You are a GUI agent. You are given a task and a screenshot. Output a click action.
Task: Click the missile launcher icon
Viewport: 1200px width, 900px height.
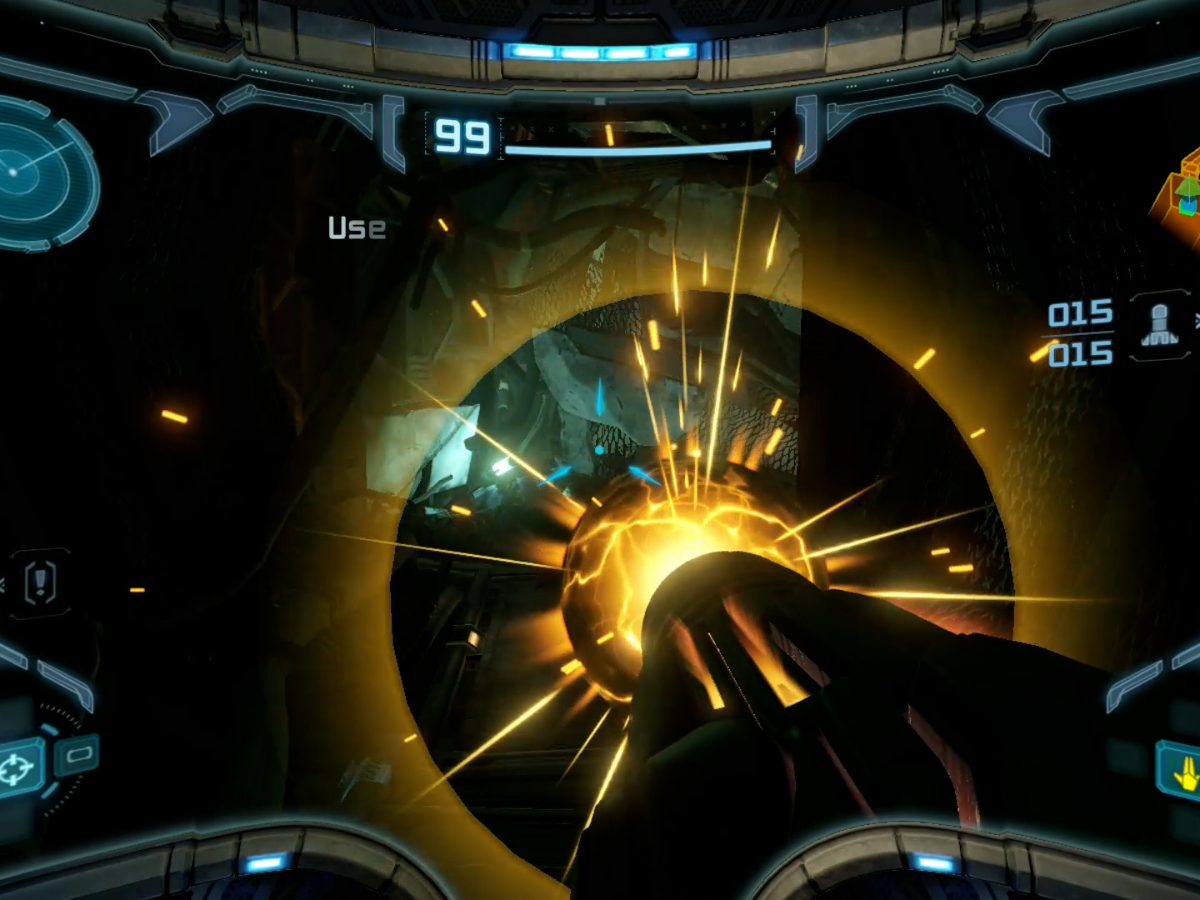pos(1158,327)
